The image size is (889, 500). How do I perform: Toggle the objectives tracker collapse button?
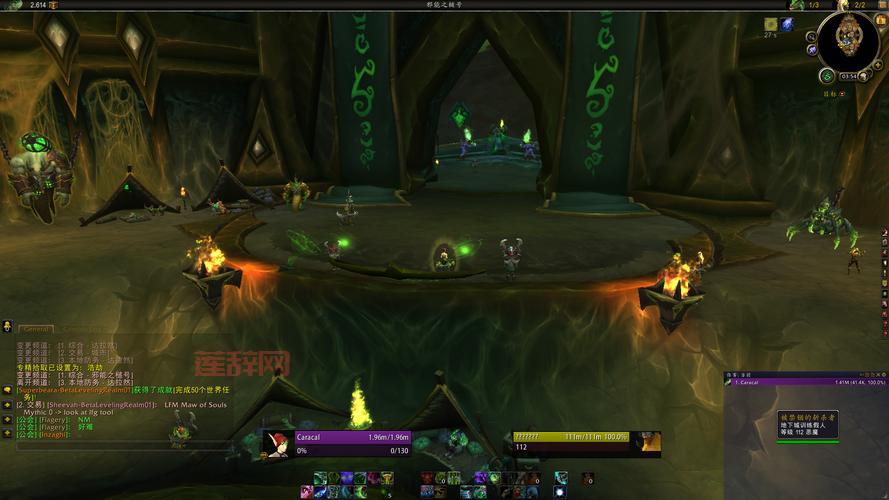(x=843, y=94)
